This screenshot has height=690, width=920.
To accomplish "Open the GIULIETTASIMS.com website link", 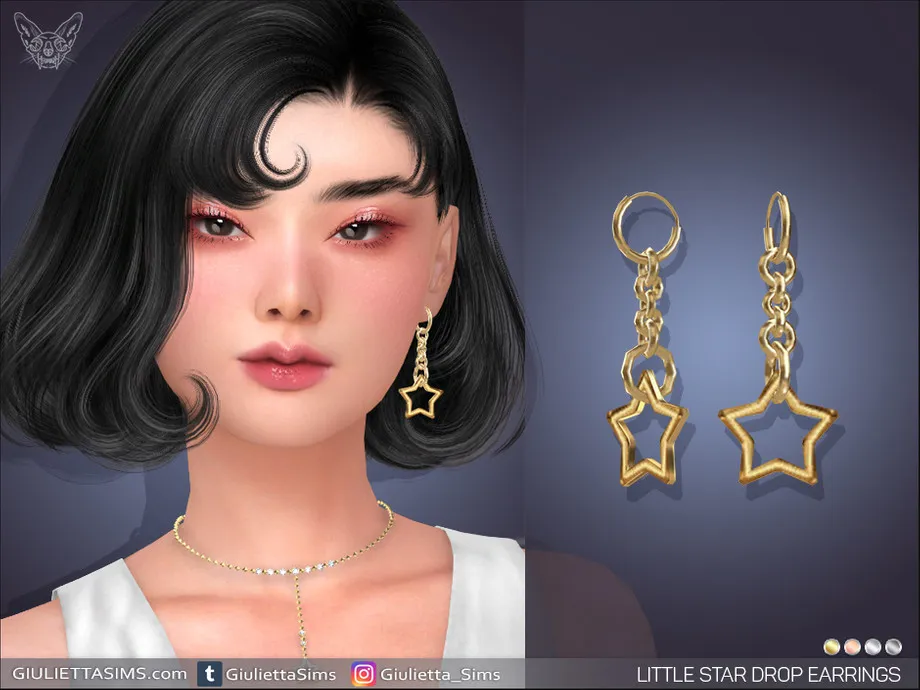I will (x=94, y=674).
